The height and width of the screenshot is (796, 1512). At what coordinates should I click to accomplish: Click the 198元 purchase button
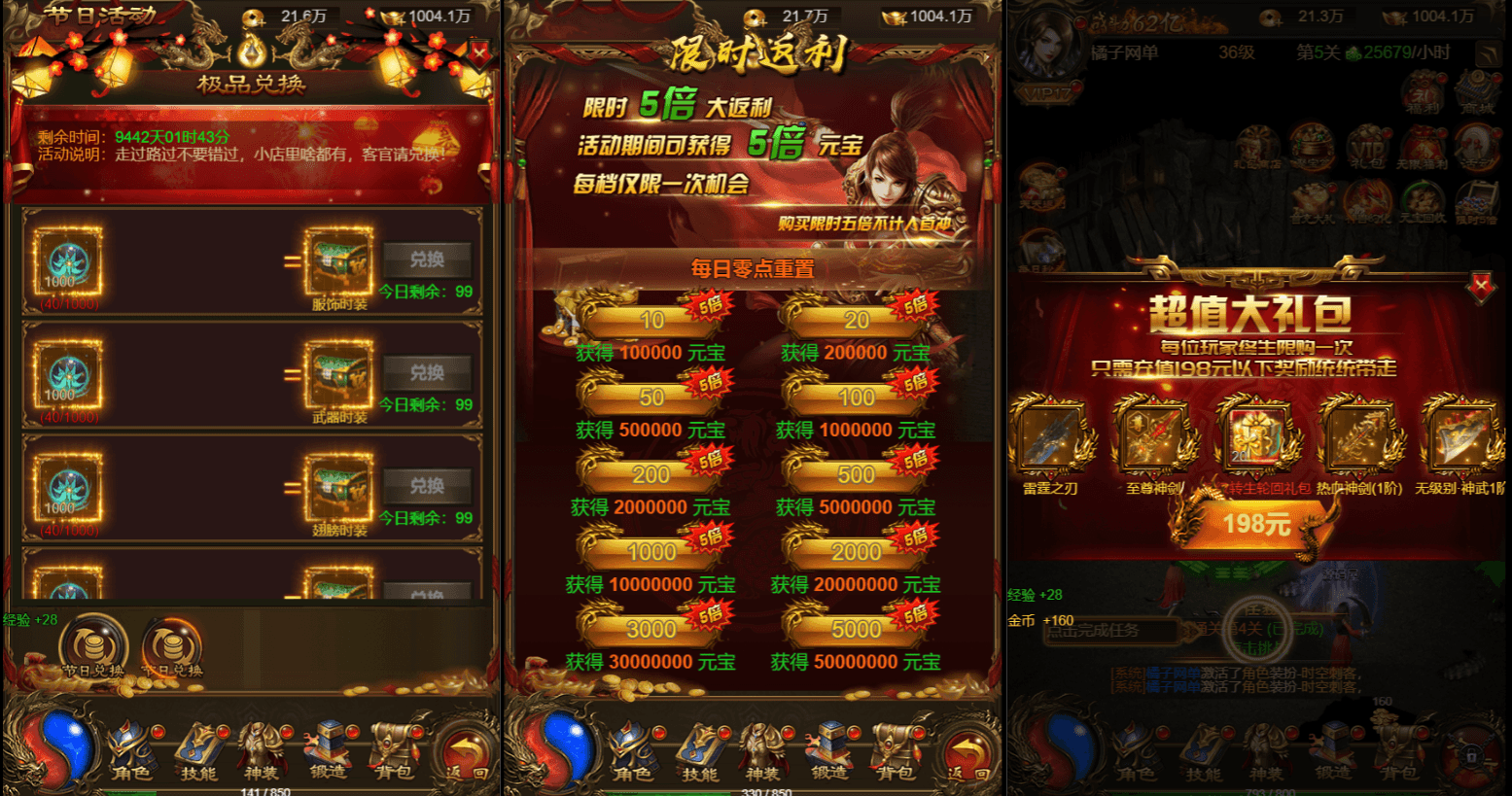click(1256, 524)
